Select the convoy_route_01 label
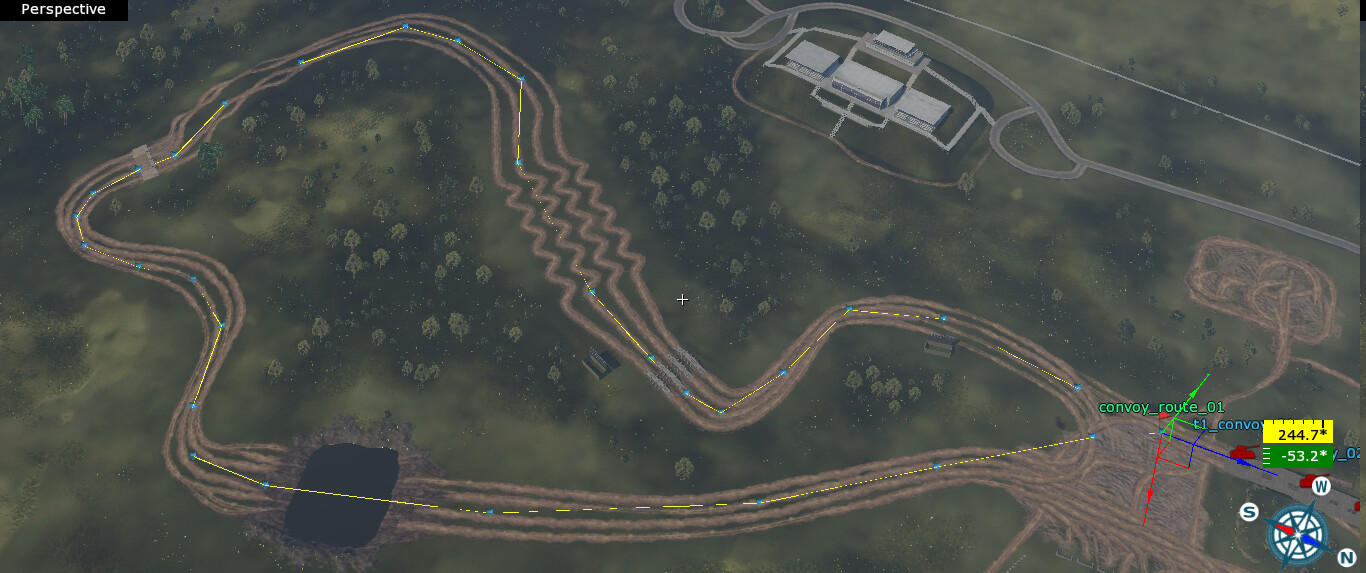The width and height of the screenshot is (1366, 573). (x=1161, y=407)
